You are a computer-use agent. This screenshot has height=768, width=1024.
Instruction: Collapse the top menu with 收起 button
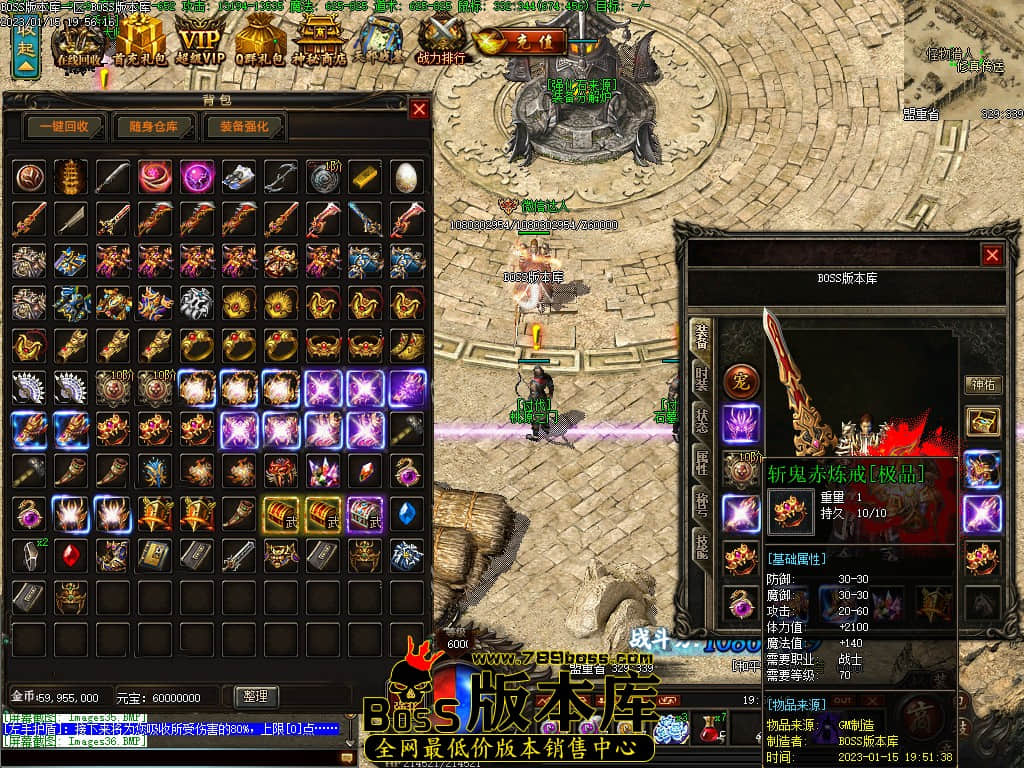[x=25, y=50]
